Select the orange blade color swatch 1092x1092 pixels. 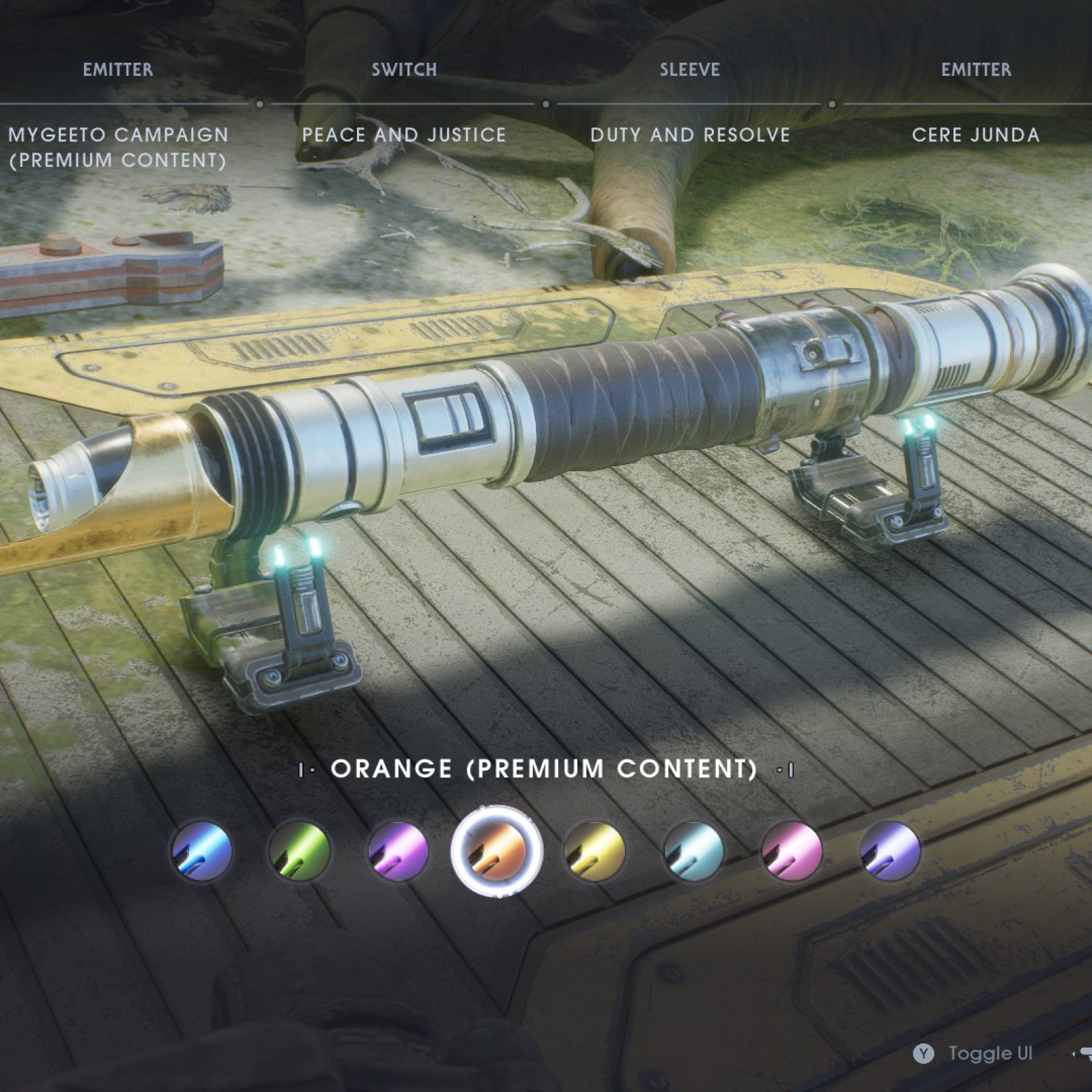(x=497, y=851)
